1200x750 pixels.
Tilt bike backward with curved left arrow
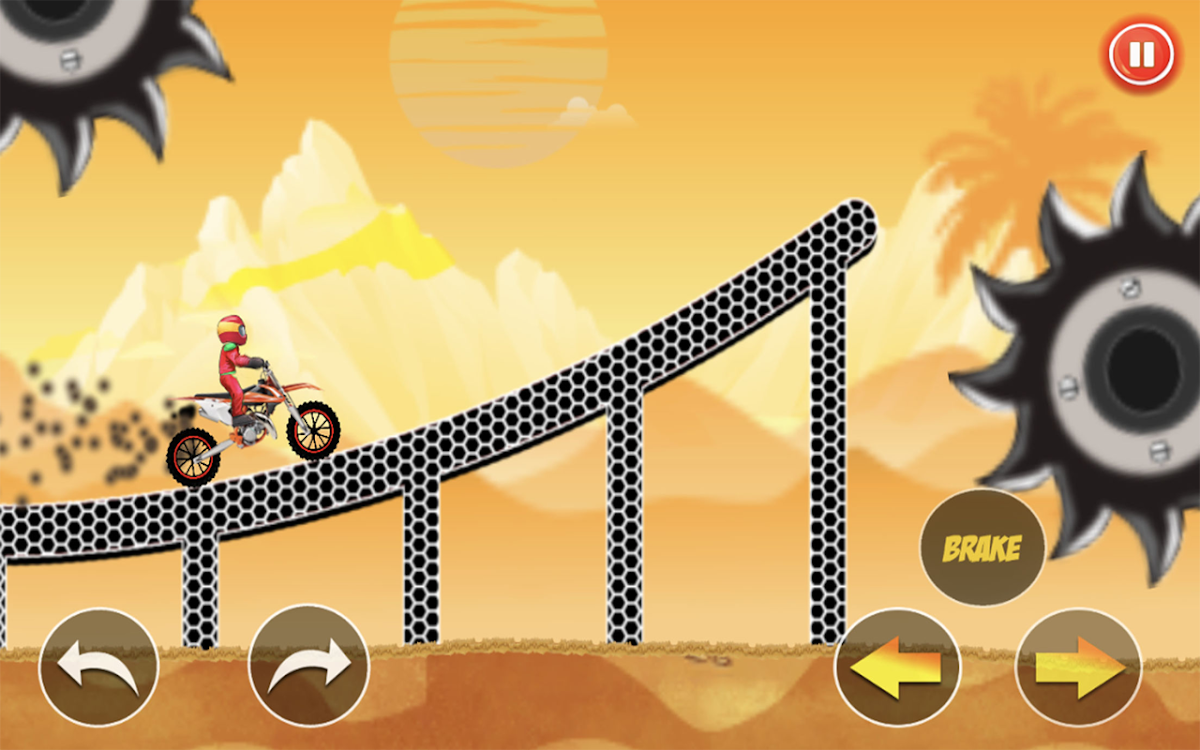pyautogui.click(x=98, y=667)
